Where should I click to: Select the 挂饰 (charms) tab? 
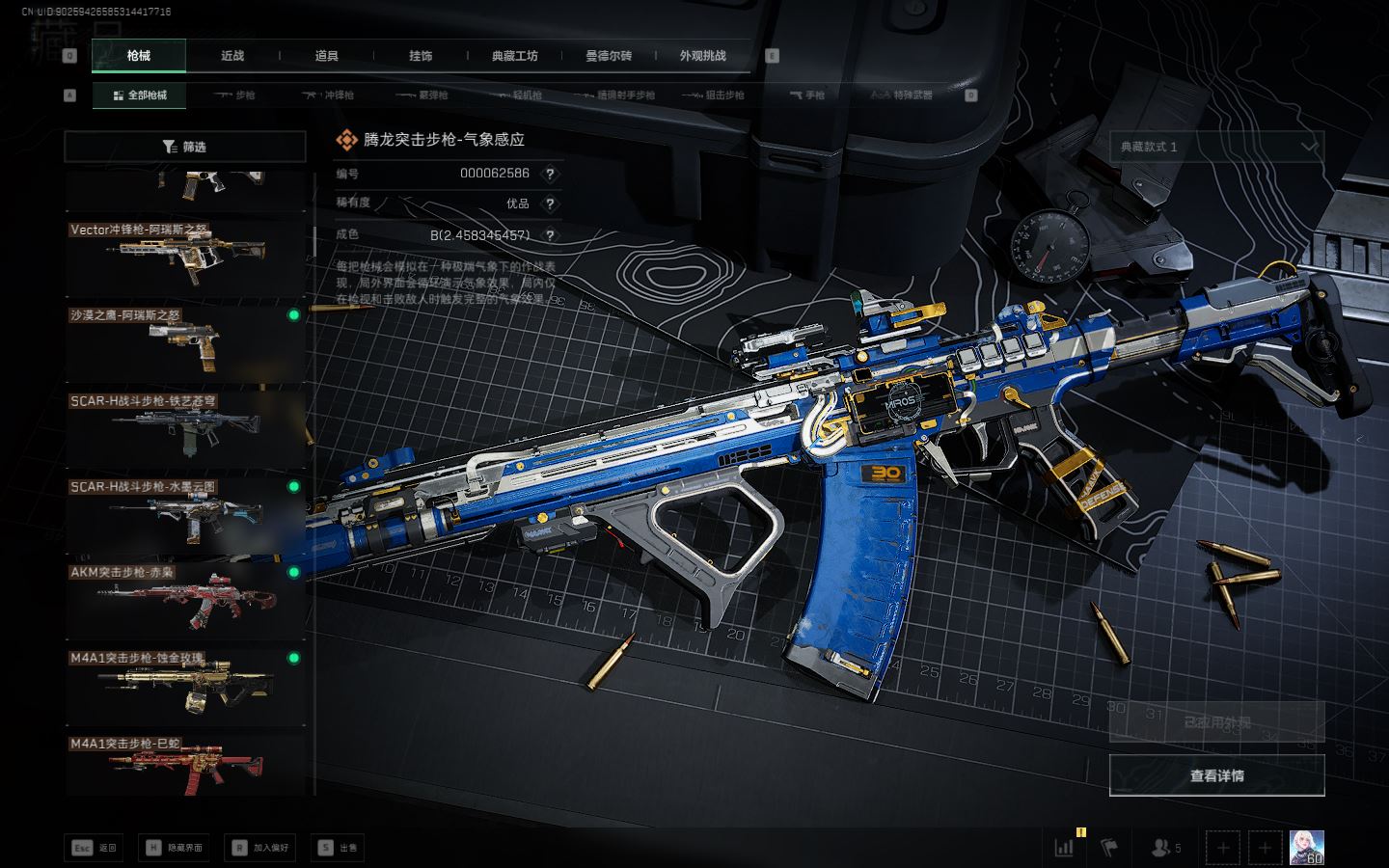coord(421,56)
